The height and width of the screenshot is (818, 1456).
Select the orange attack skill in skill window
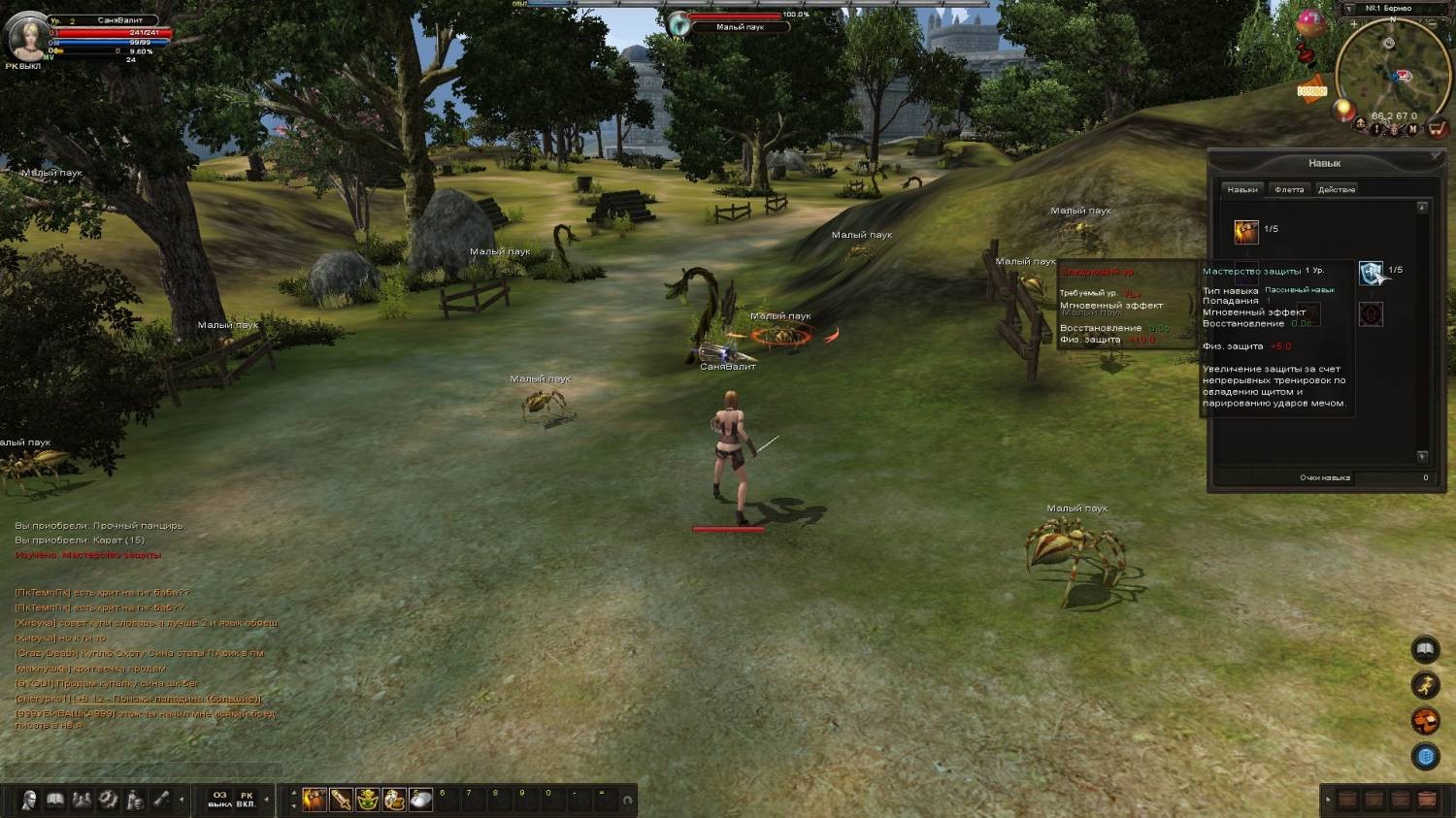tap(1246, 231)
